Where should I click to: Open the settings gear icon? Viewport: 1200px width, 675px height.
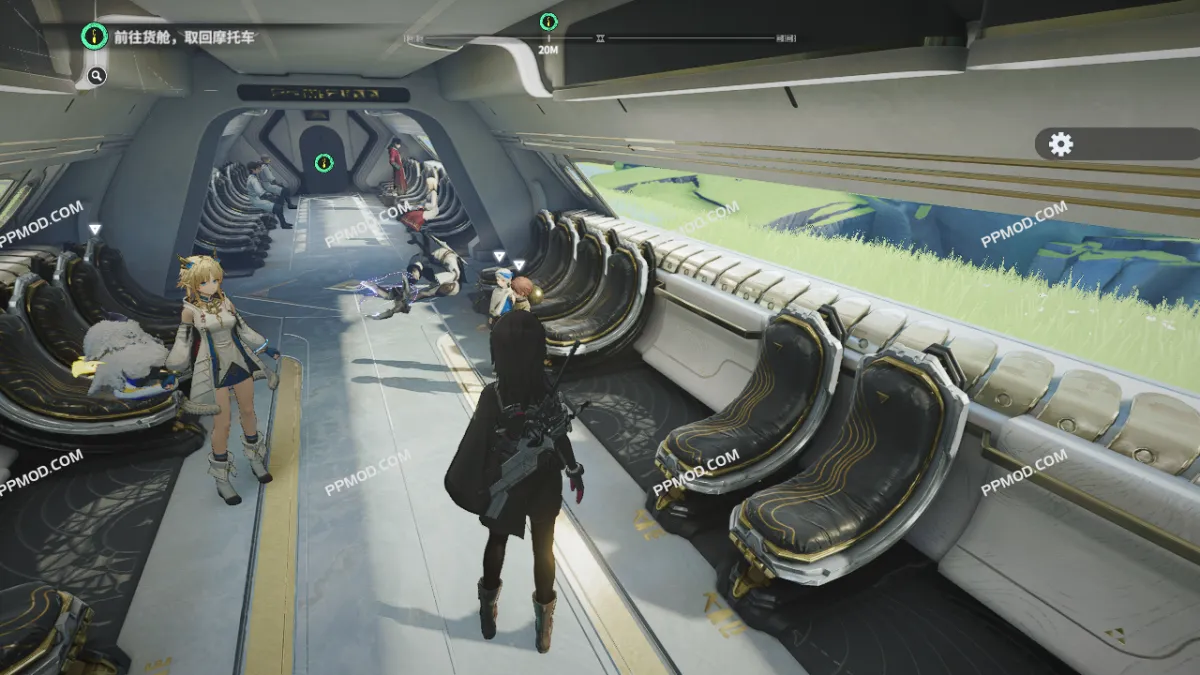(1061, 144)
